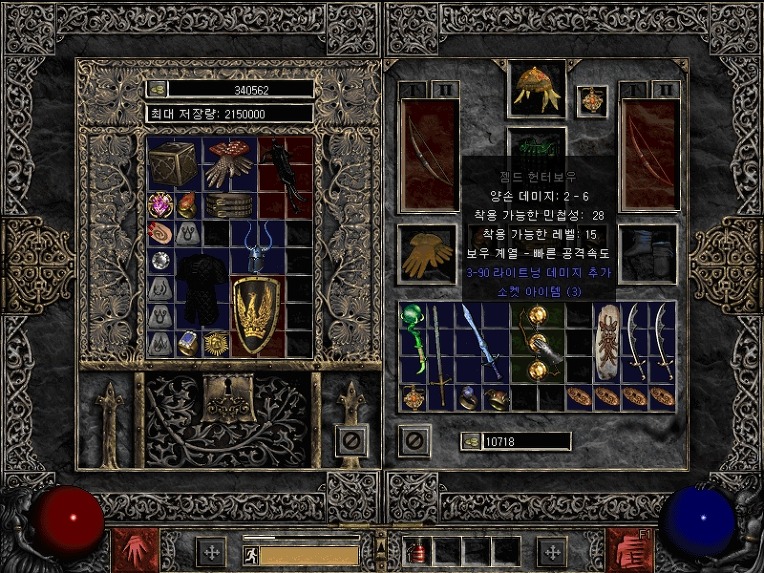Pick up the white tribal shield
Screen dimensions: 764x573
pos(608,341)
